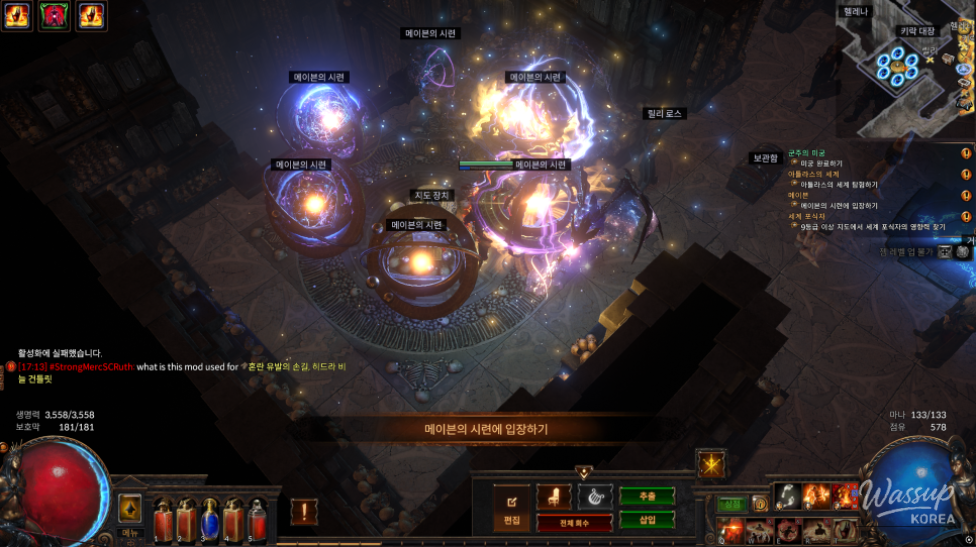The width and height of the screenshot is (976, 547).
Task: Select the green 삽입 button
Action: (646, 519)
